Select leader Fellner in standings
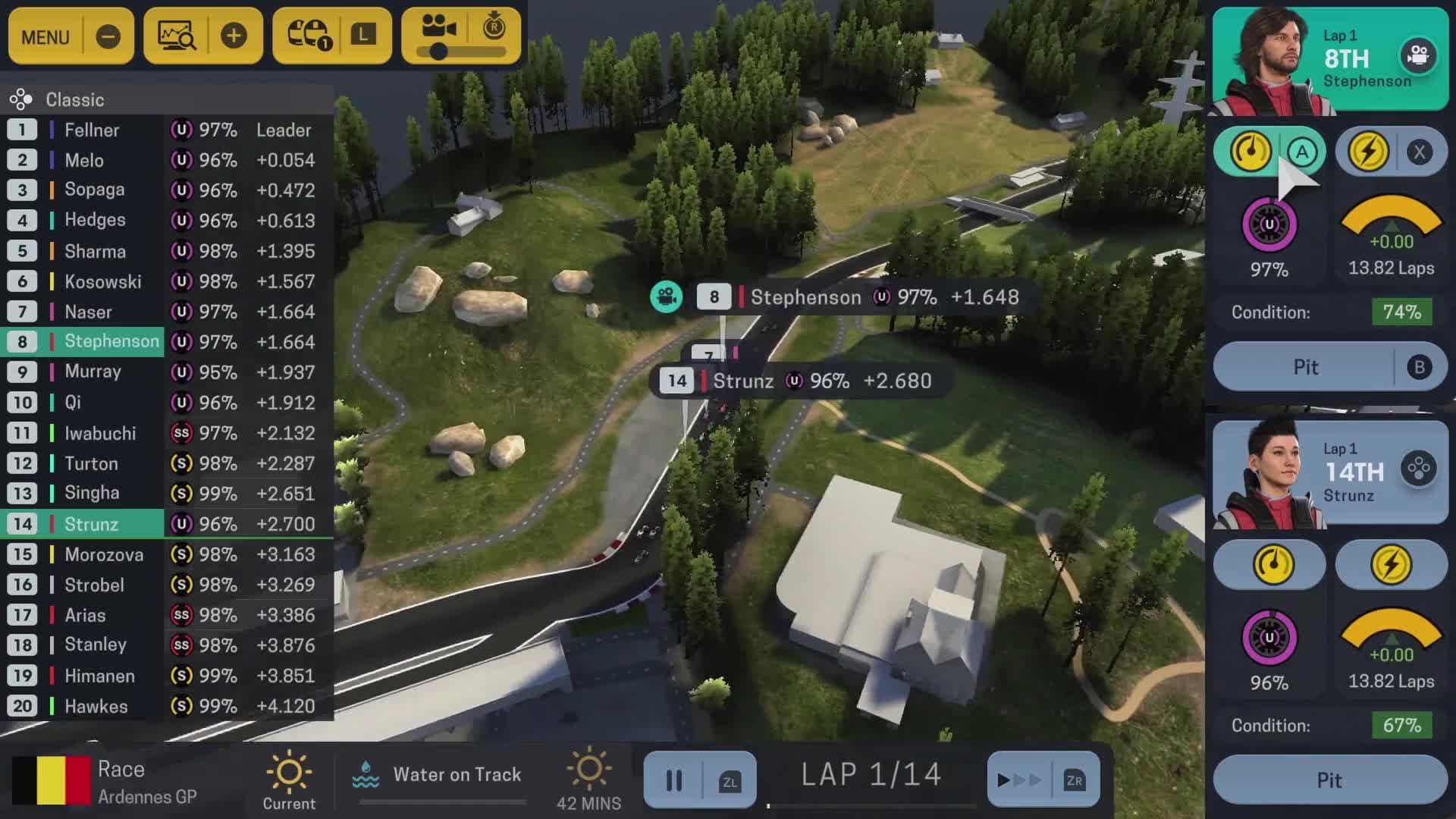Viewport: 1456px width, 819px height. [91, 130]
